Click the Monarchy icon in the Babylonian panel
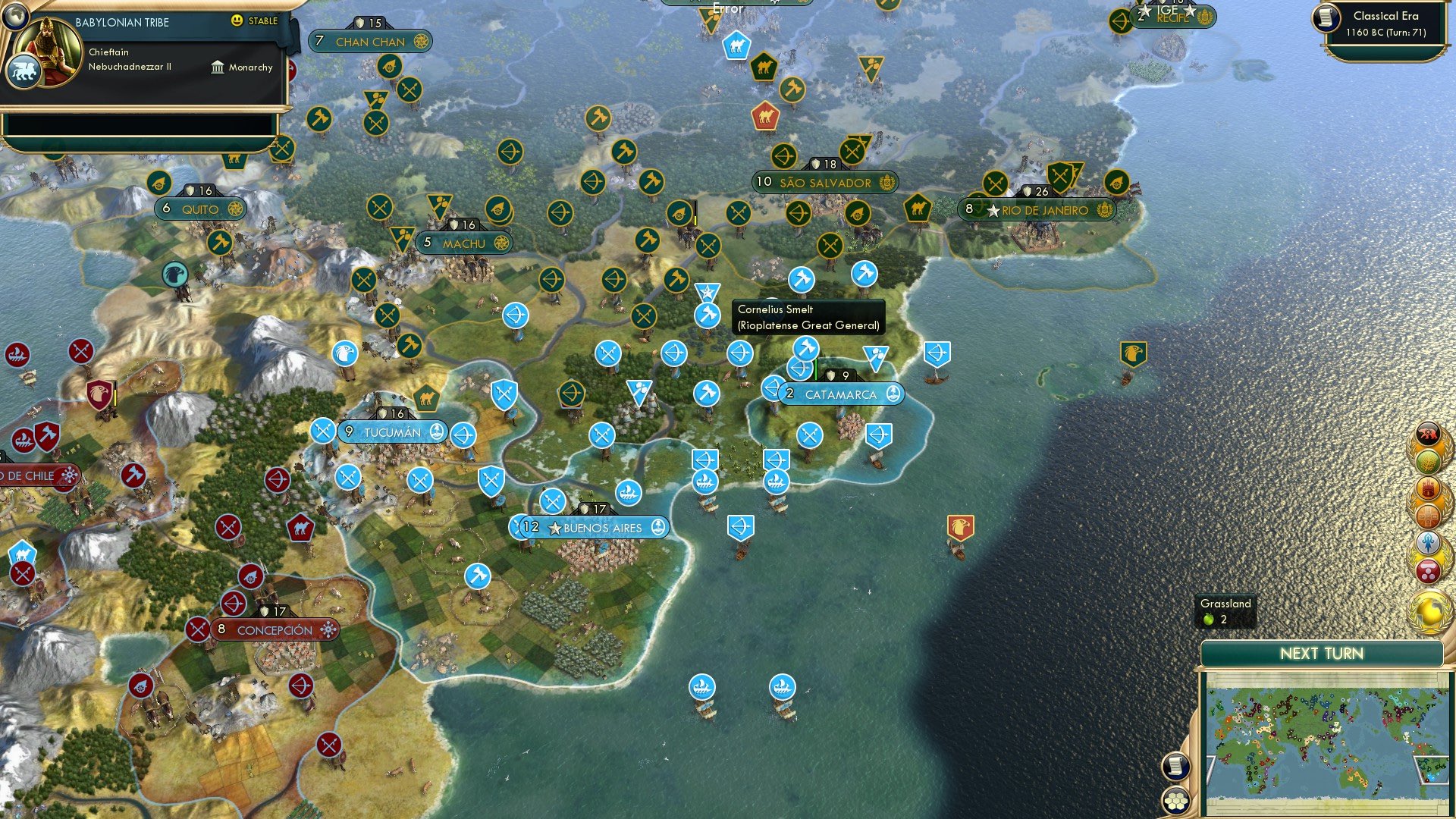1456x819 pixels. [x=218, y=67]
